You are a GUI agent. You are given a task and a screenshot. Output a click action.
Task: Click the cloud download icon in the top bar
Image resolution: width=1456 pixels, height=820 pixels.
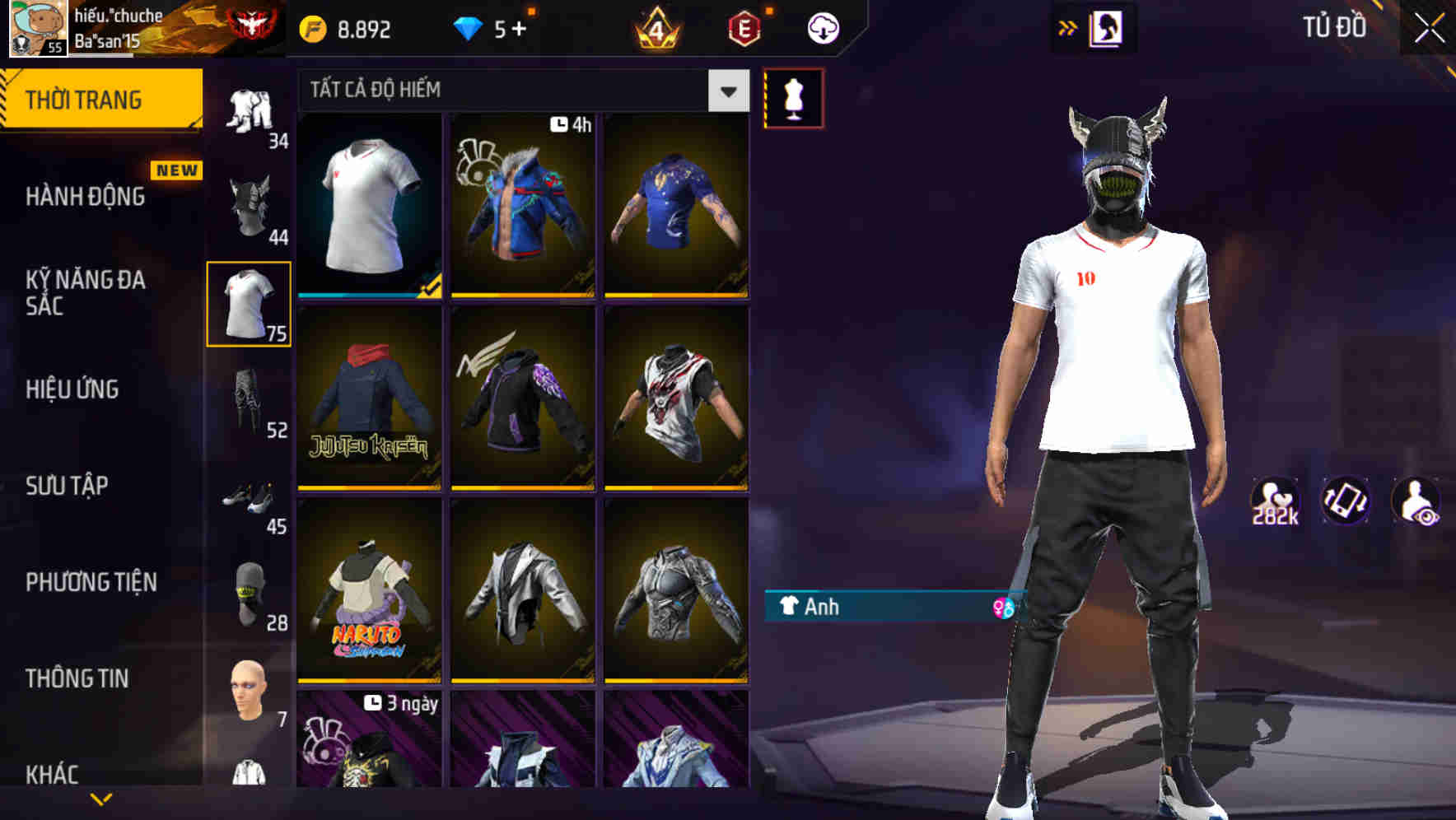click(x=822, y=27)
